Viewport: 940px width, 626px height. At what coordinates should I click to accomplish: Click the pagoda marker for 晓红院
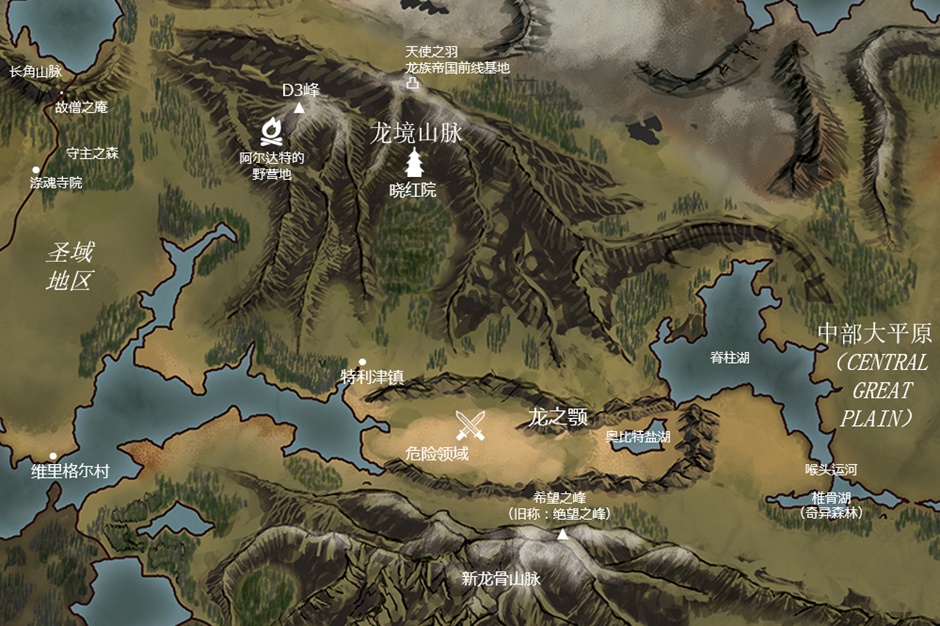(413, 163)
